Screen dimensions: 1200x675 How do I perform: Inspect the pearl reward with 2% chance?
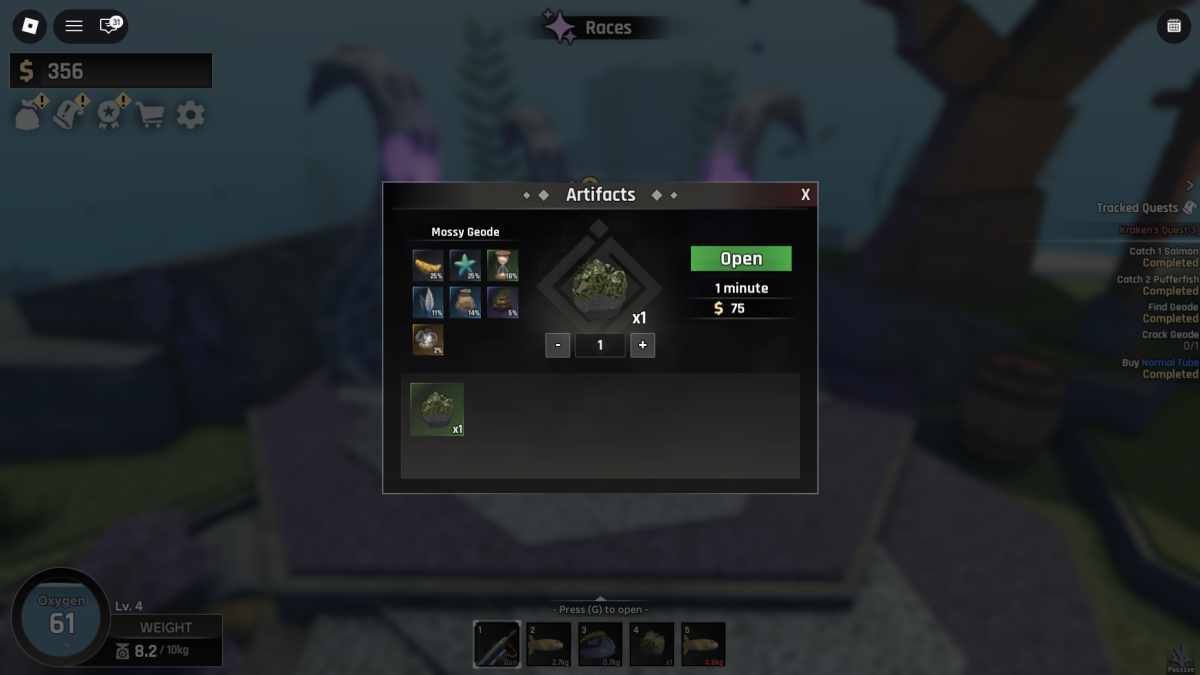coord(428,339)
